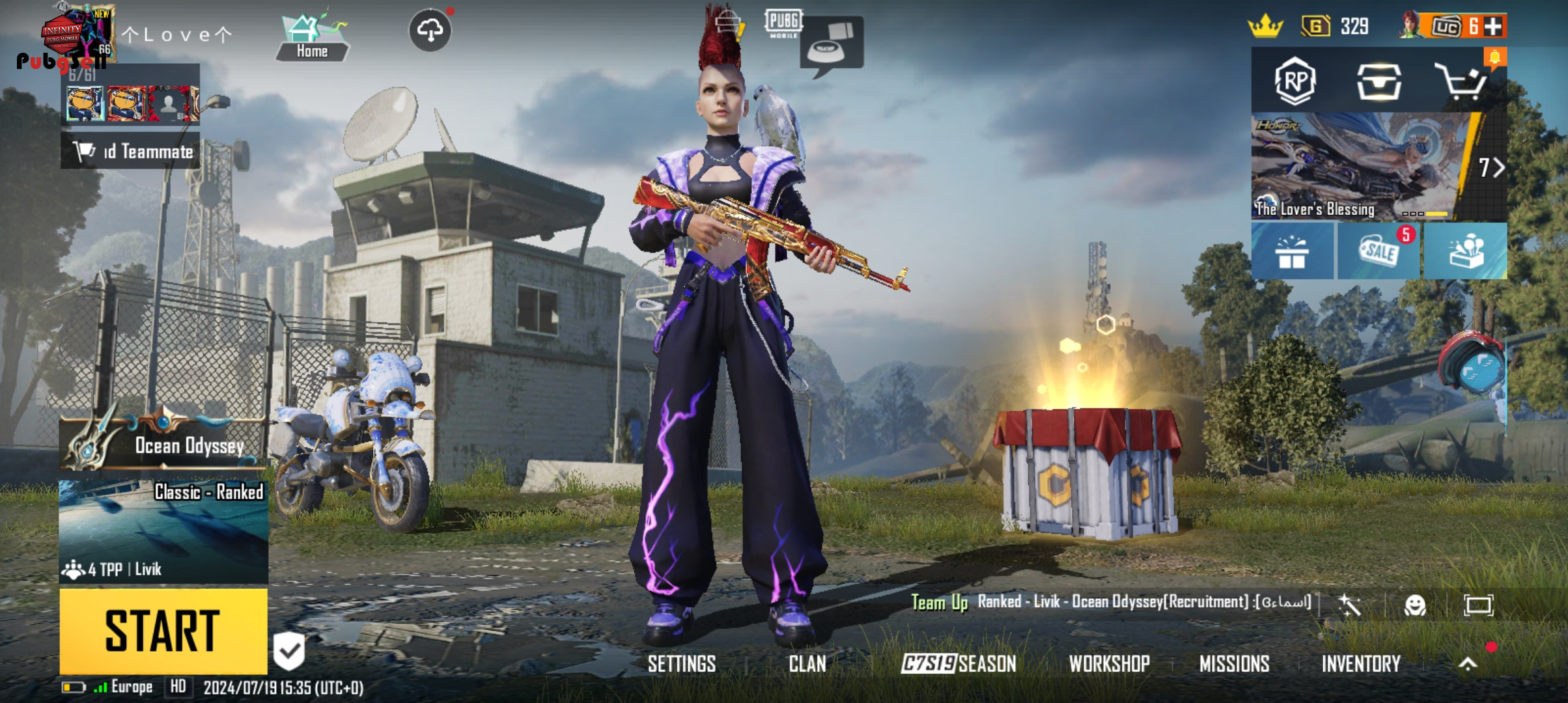Open the Missions list
The image size is (1568, 703).
(1234, 664)
